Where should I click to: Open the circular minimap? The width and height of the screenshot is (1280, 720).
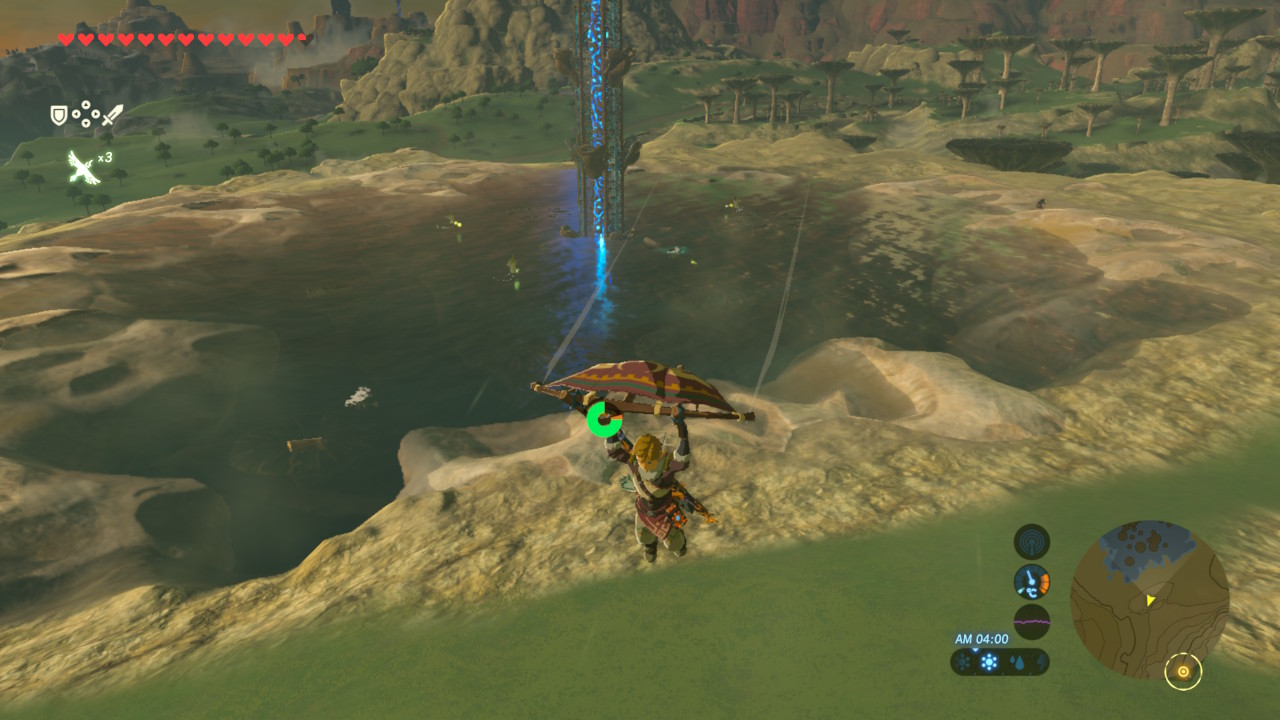coord(1149,599)
